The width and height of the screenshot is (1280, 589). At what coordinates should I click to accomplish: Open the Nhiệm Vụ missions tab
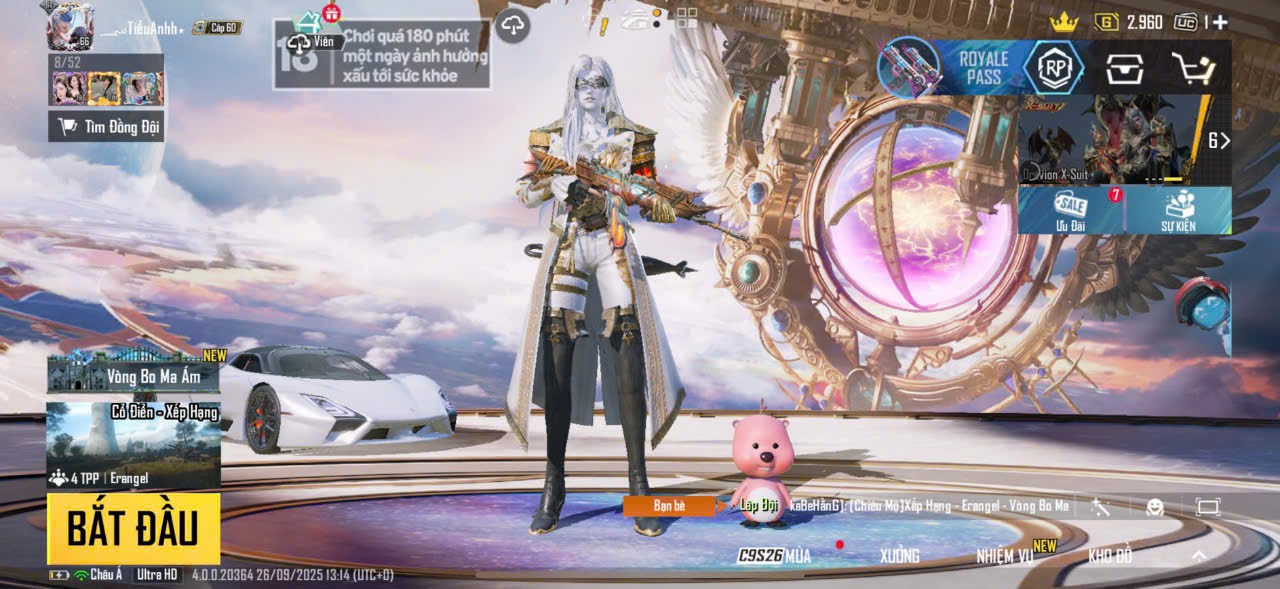pyautogui.click(x=1005, y=556)
